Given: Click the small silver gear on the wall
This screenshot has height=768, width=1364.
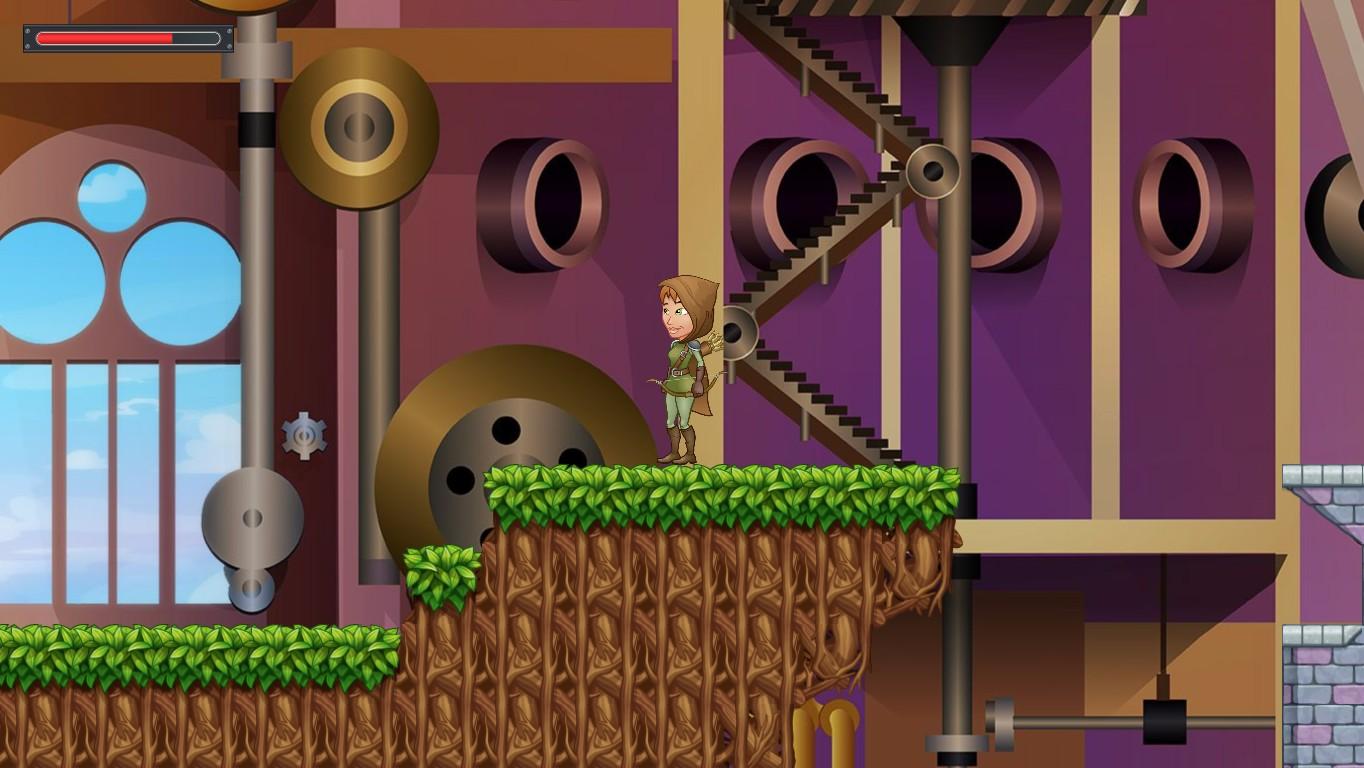Looking at the screenshot, I should click(303, 434).
